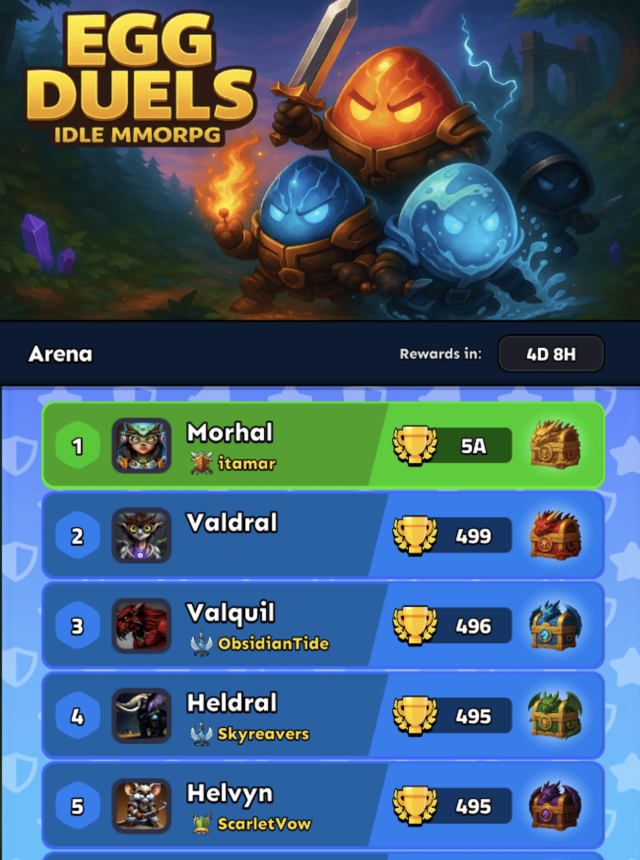Click Valquil's red dragon avatar
The width and height of the screenshot is (640, 860).
point(141,626)
